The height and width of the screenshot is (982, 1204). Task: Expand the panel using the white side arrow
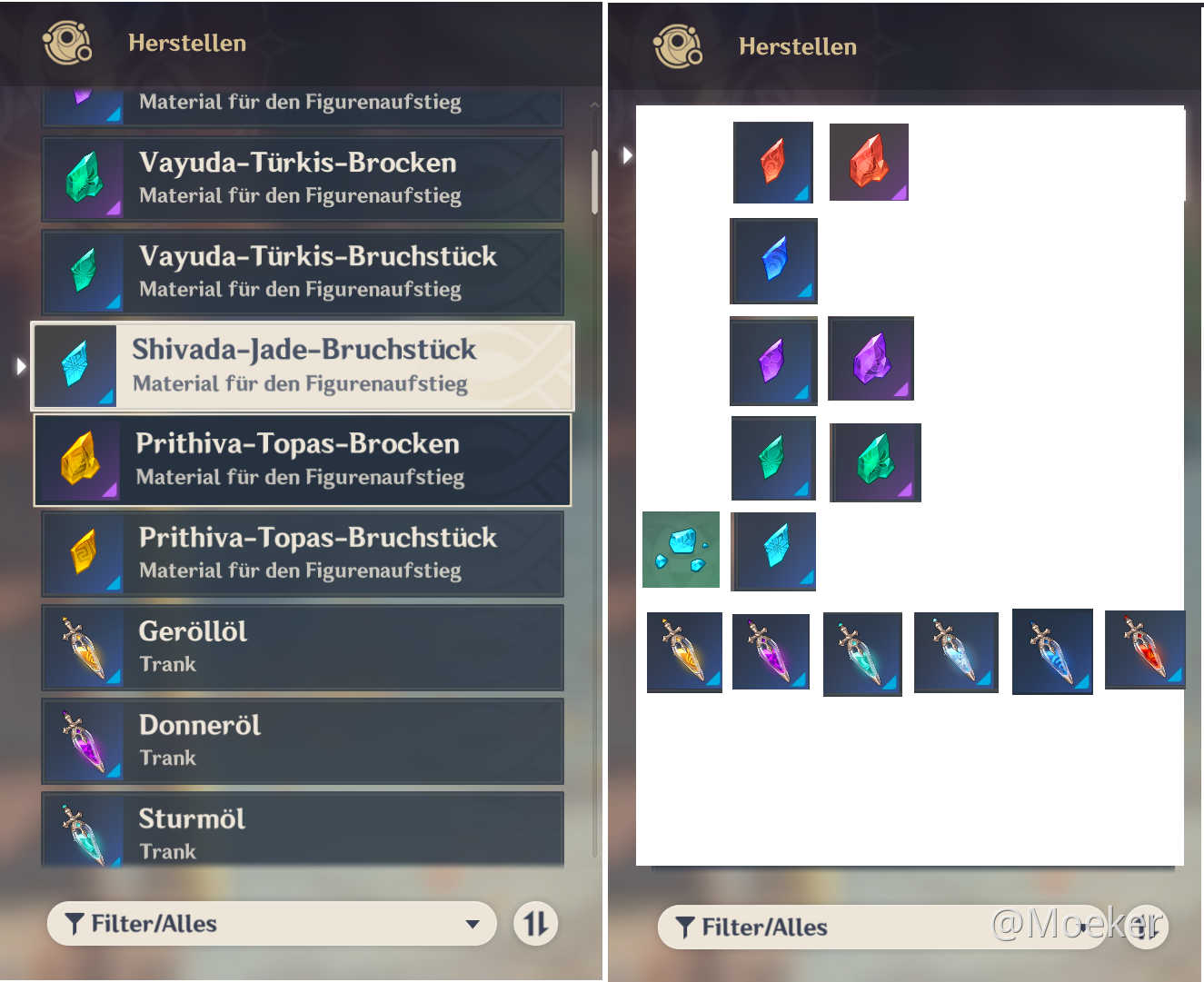(627, 155)
